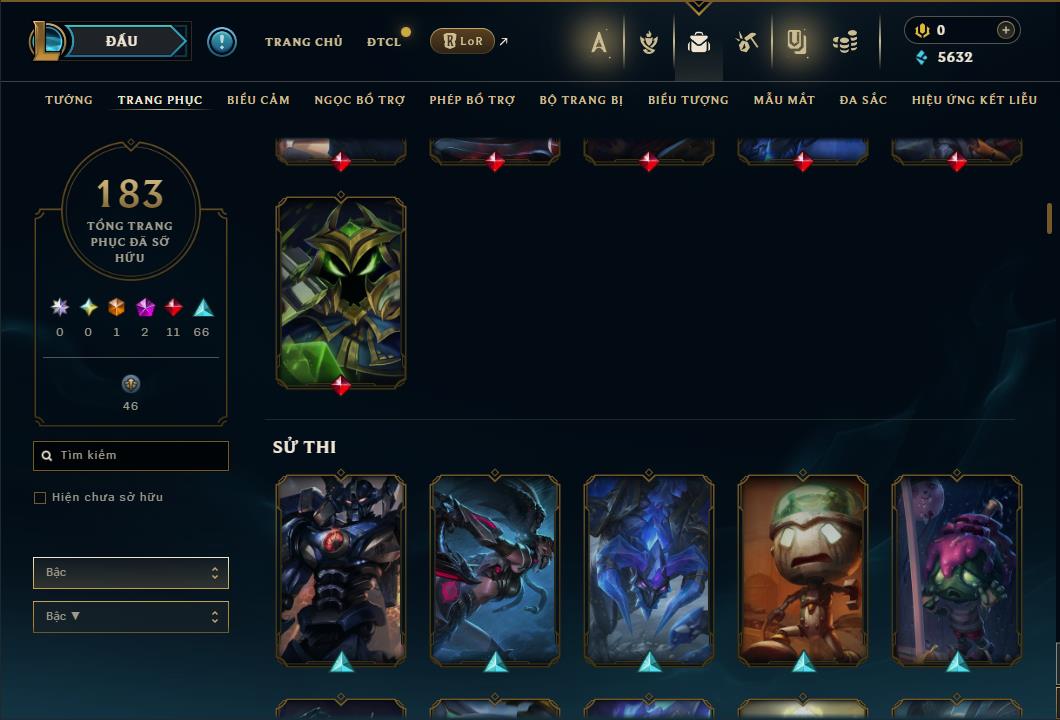
Task: Select the NGỌC BỔ TRỢ tab
Action: (359, 100)
